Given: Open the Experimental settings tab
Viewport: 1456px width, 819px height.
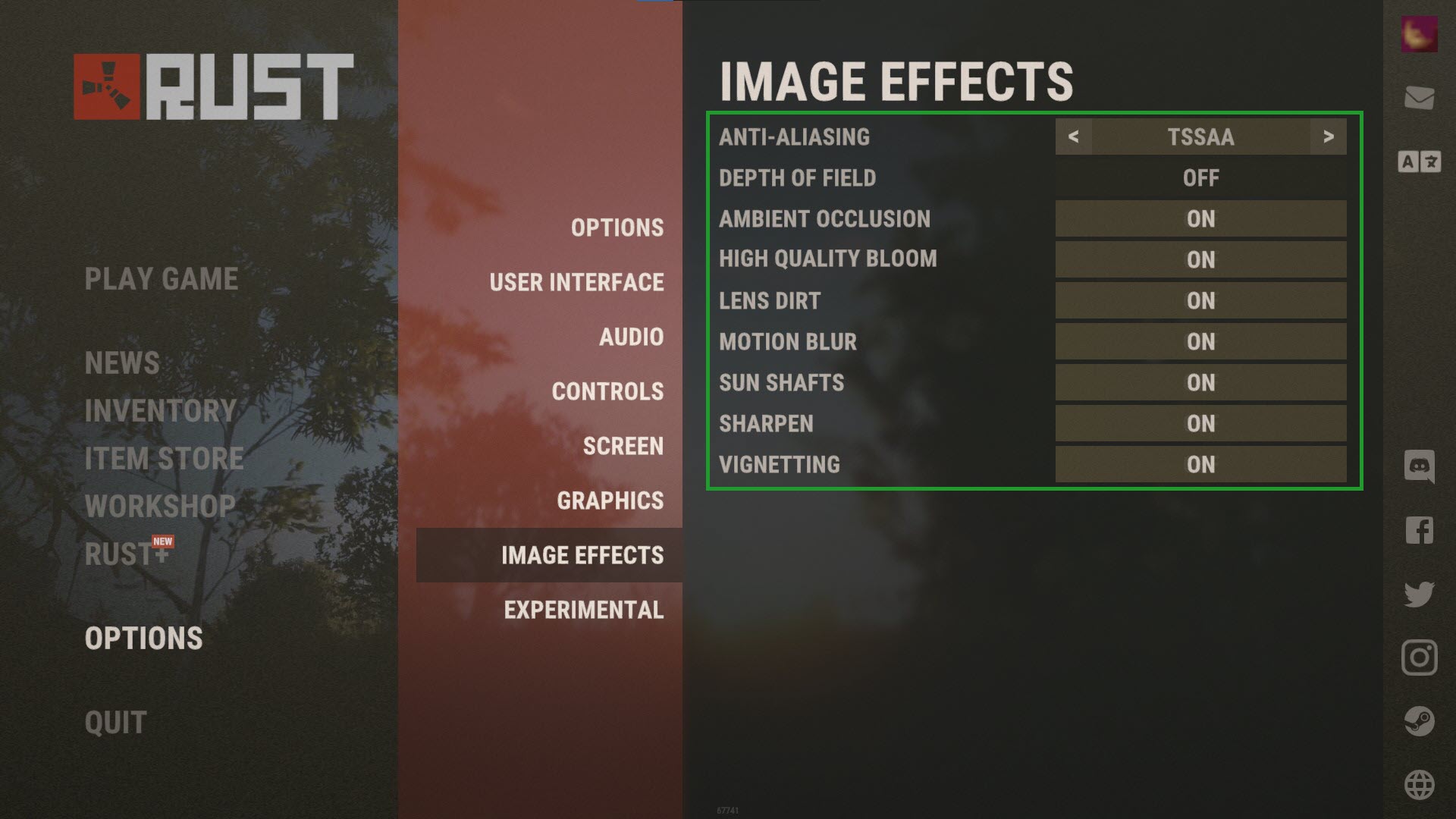Looking at the screenshot, I should pos(585,609).
